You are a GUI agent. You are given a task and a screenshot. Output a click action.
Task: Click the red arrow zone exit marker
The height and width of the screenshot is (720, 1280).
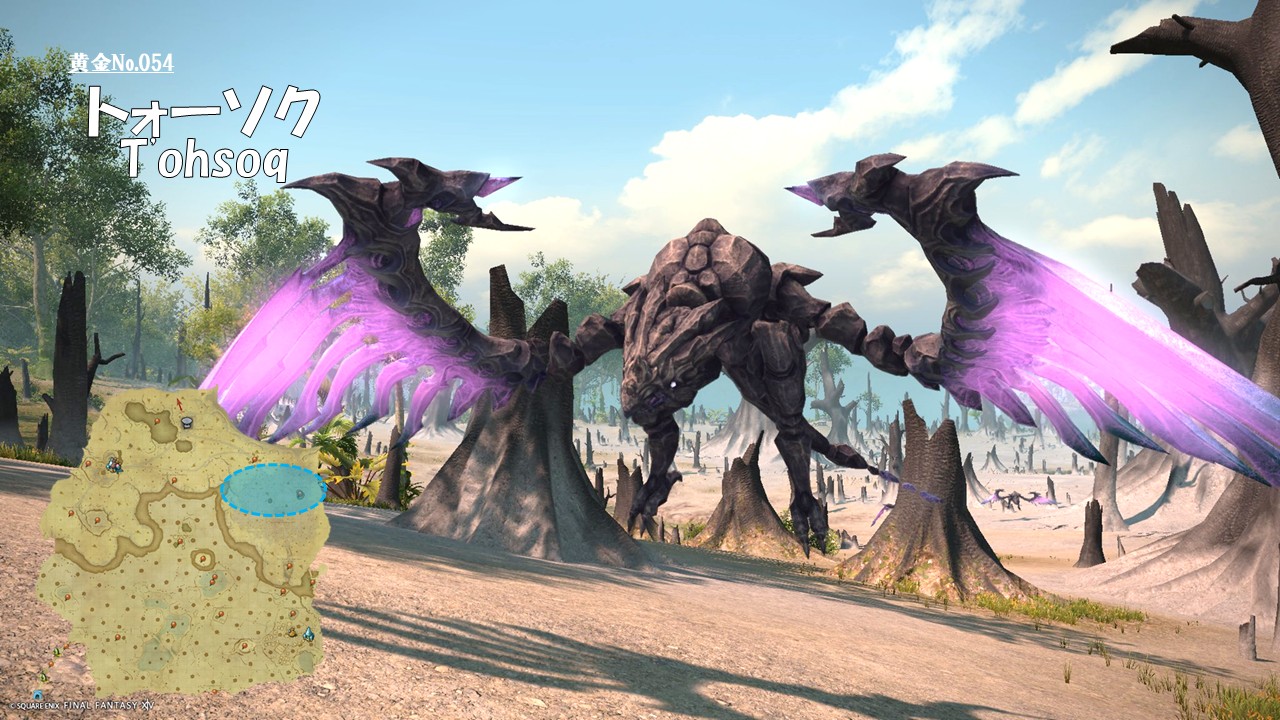tap(178, 402)
